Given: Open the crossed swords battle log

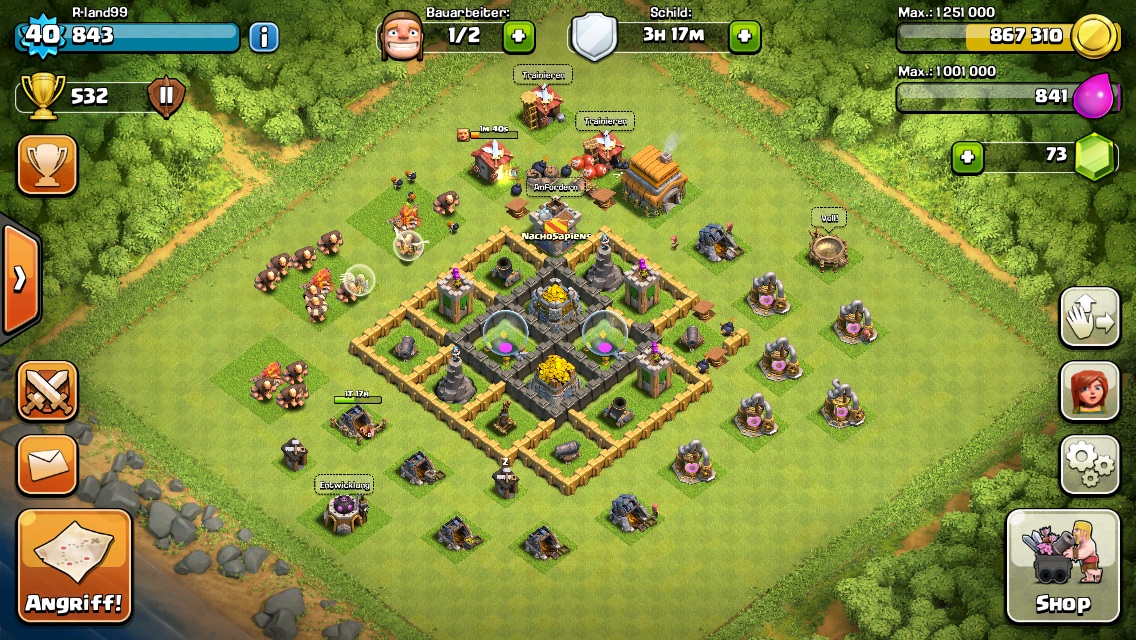Looking at the screenshot, I should (47, 391).
